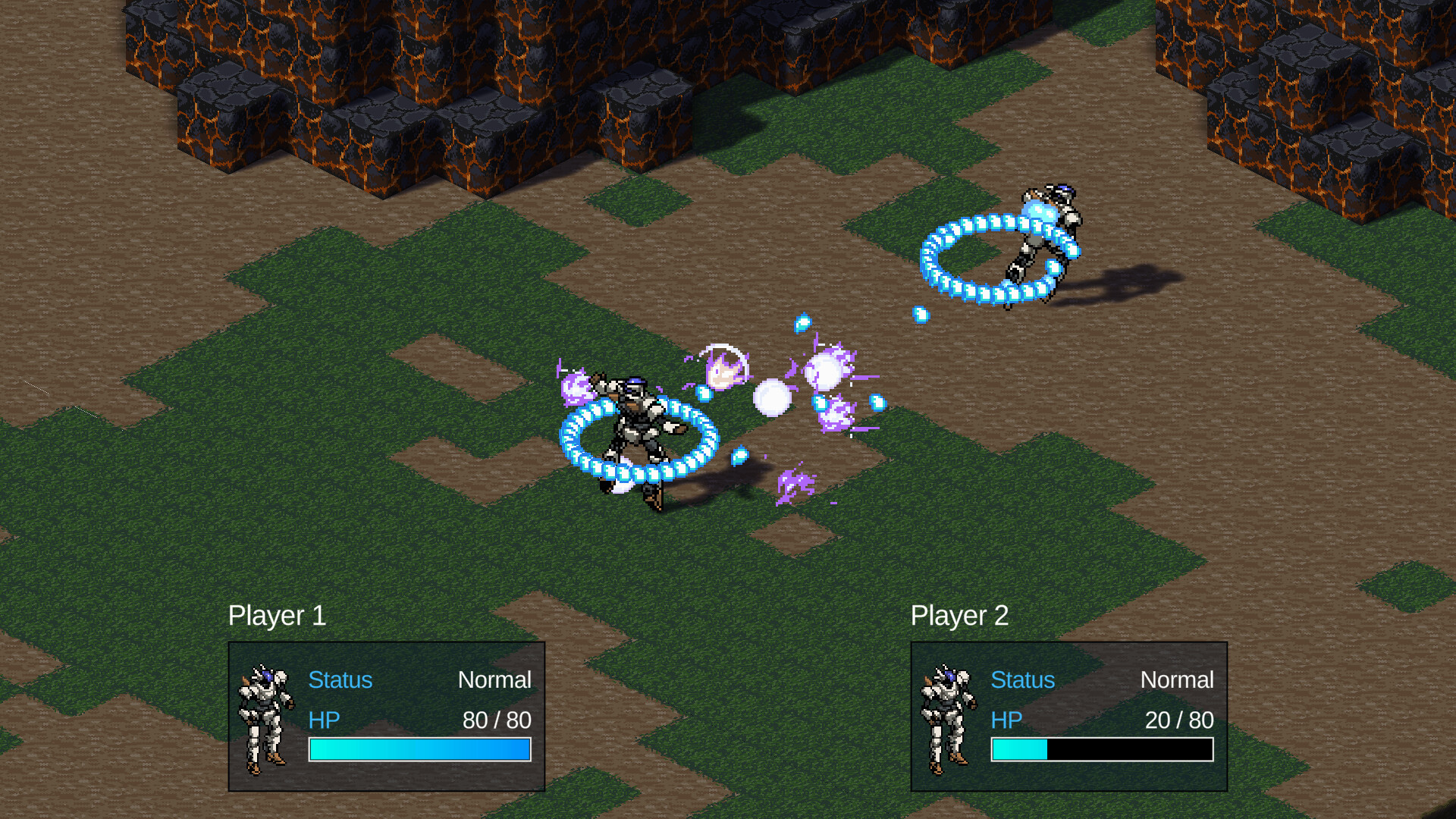The image size is (1456, 819).
Task: Click the HP label in Player 1's panel
Action: pos(324,720)
